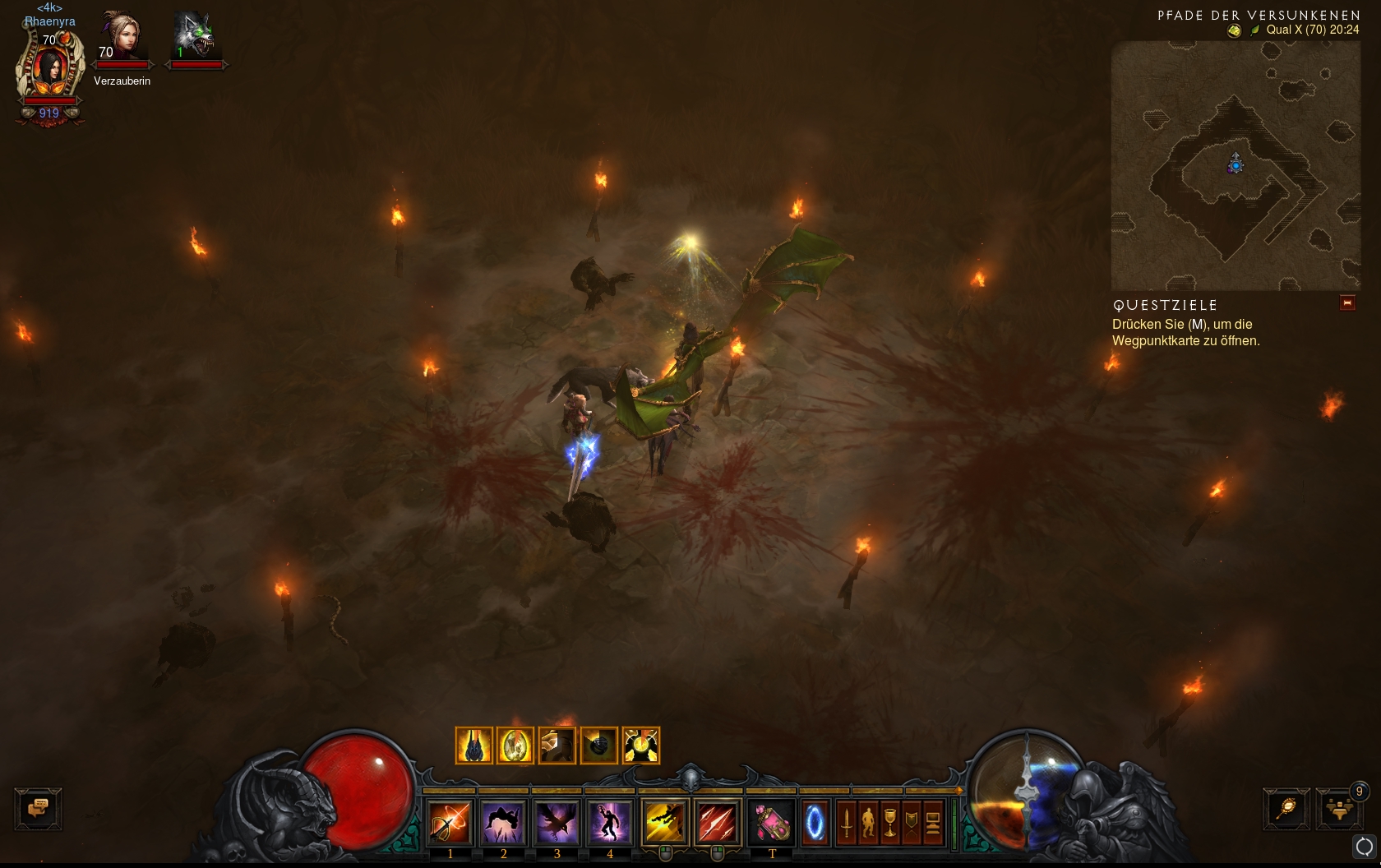Collapse the Questziele objectives tracker

pyautogui.click(x=1347, y=303)
